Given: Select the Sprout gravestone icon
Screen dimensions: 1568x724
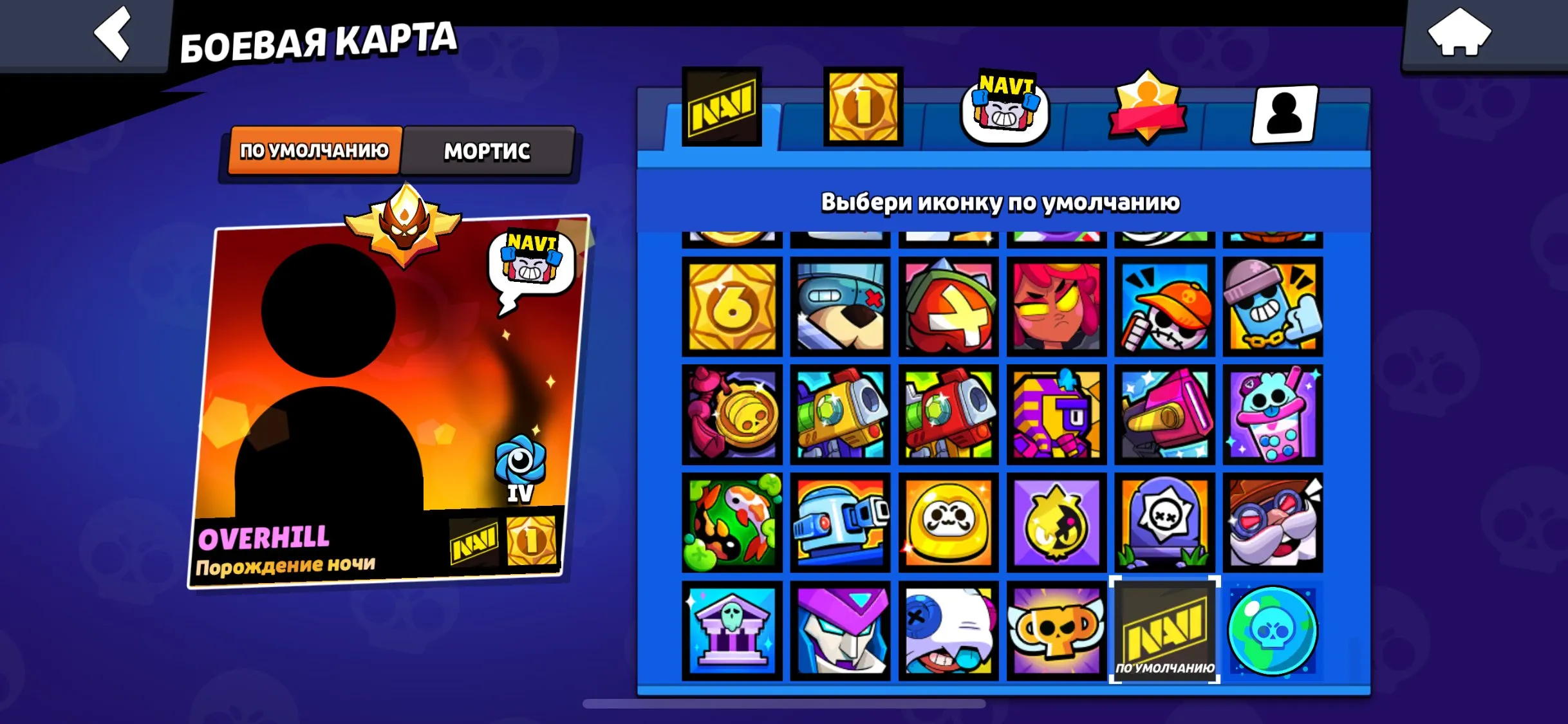Looking at the screenshot, I should pos(1166,523).
